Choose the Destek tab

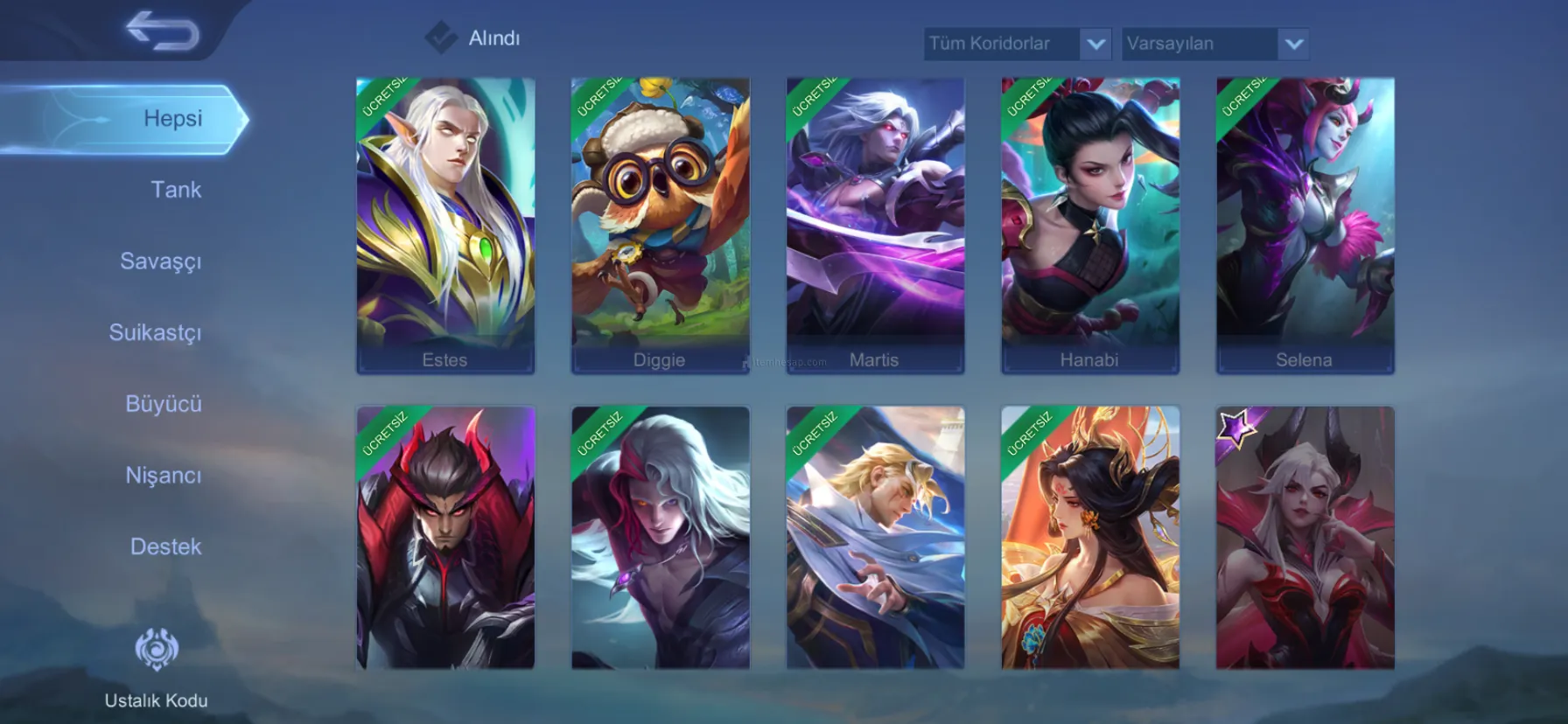coord(166,546)
